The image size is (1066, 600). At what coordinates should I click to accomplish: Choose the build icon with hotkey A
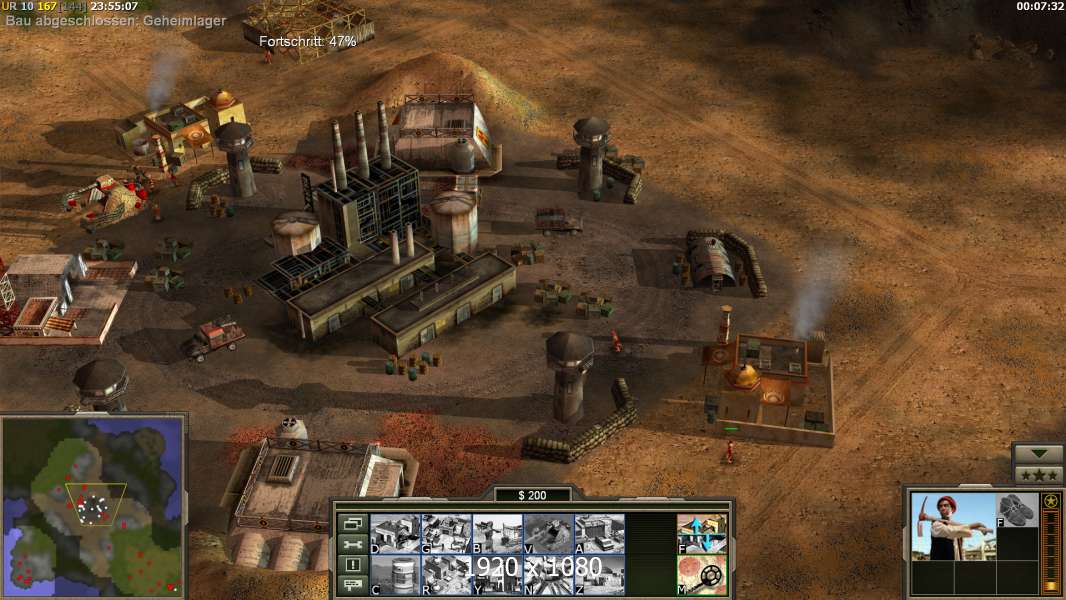pyautogui.click(x=599, y=533)
